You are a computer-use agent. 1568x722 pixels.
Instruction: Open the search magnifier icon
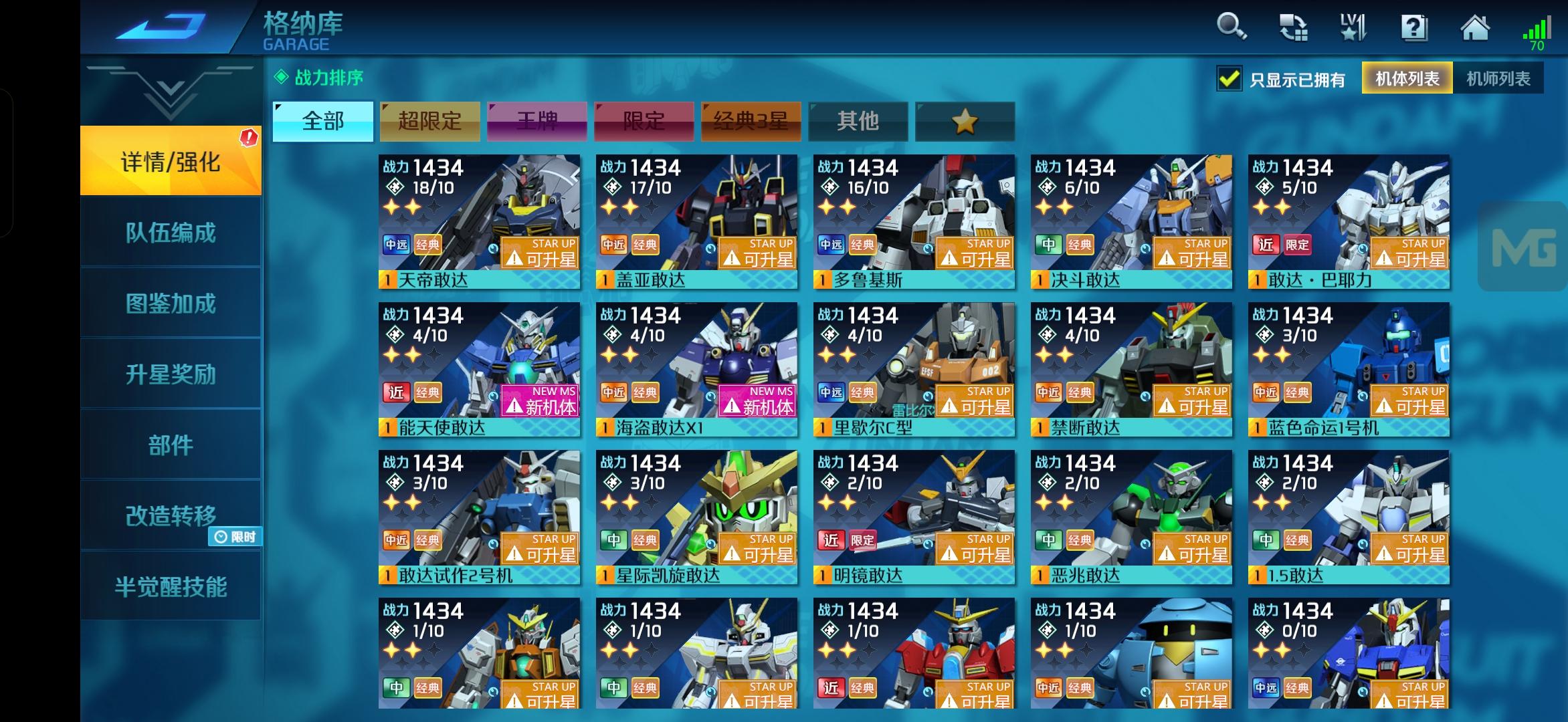(x=1231, y=28)
